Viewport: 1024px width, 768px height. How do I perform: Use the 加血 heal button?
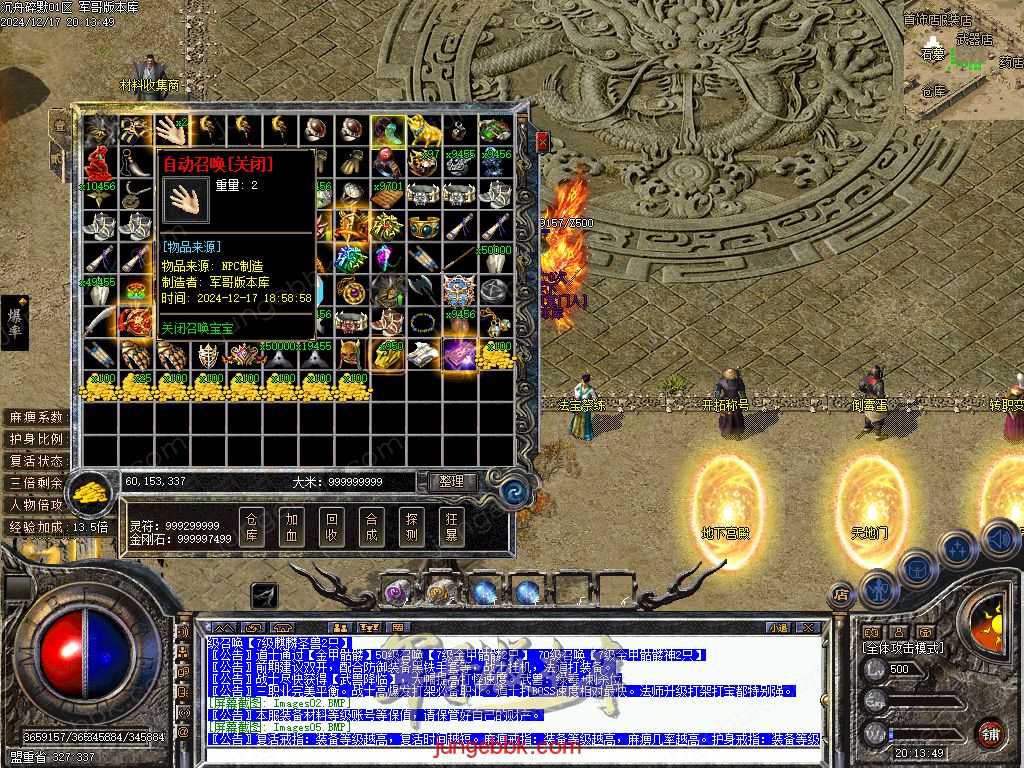(291, 526)
